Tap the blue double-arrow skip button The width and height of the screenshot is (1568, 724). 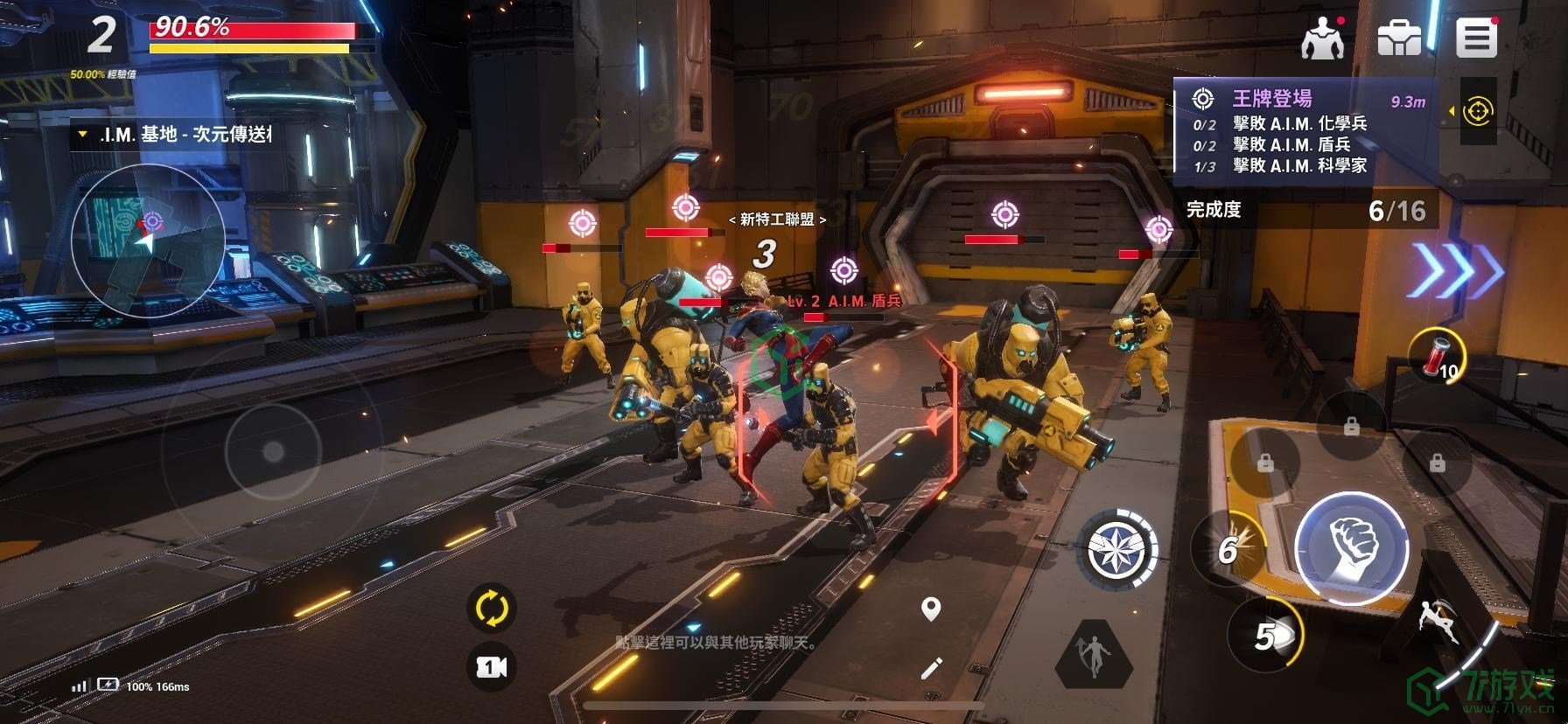(x=1459, y=270)
